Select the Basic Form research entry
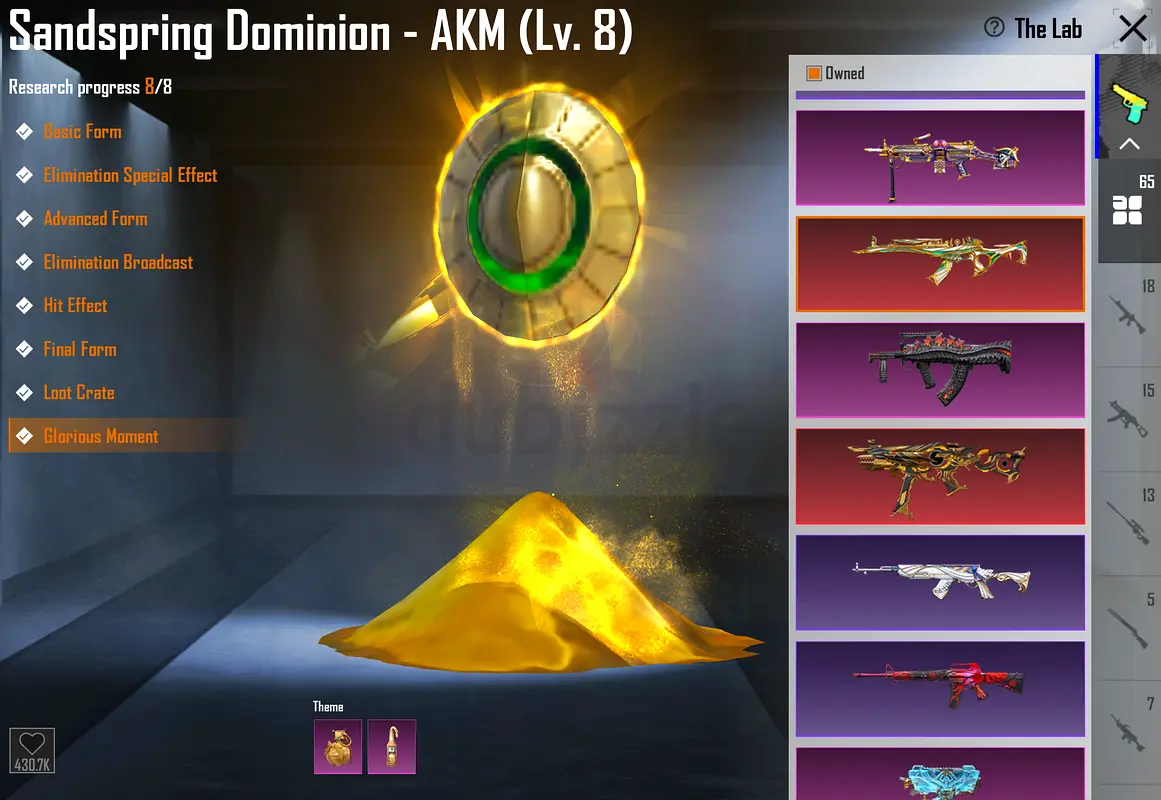The image size is (1161, 800). [x=82, y=132]
